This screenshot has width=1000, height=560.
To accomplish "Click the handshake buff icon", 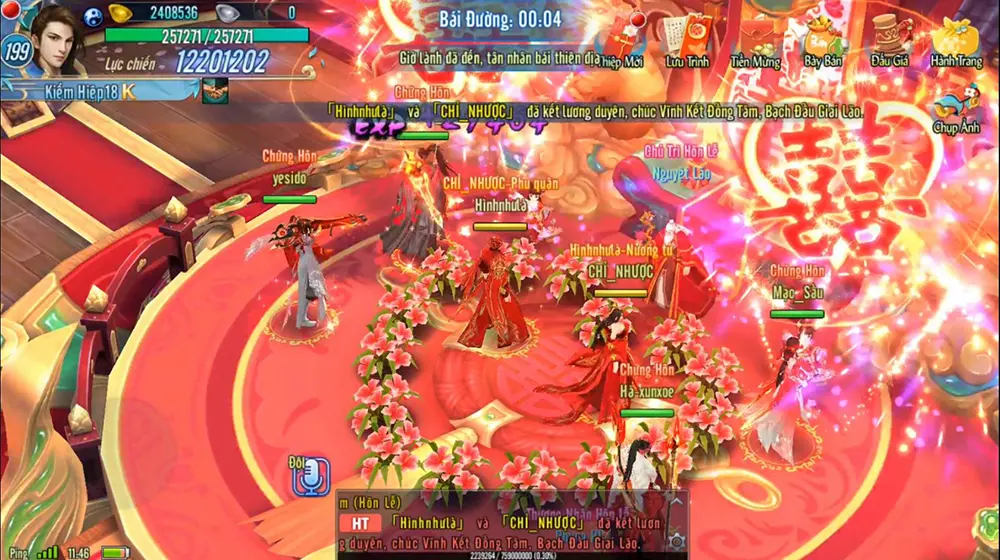I will [215, 92].
